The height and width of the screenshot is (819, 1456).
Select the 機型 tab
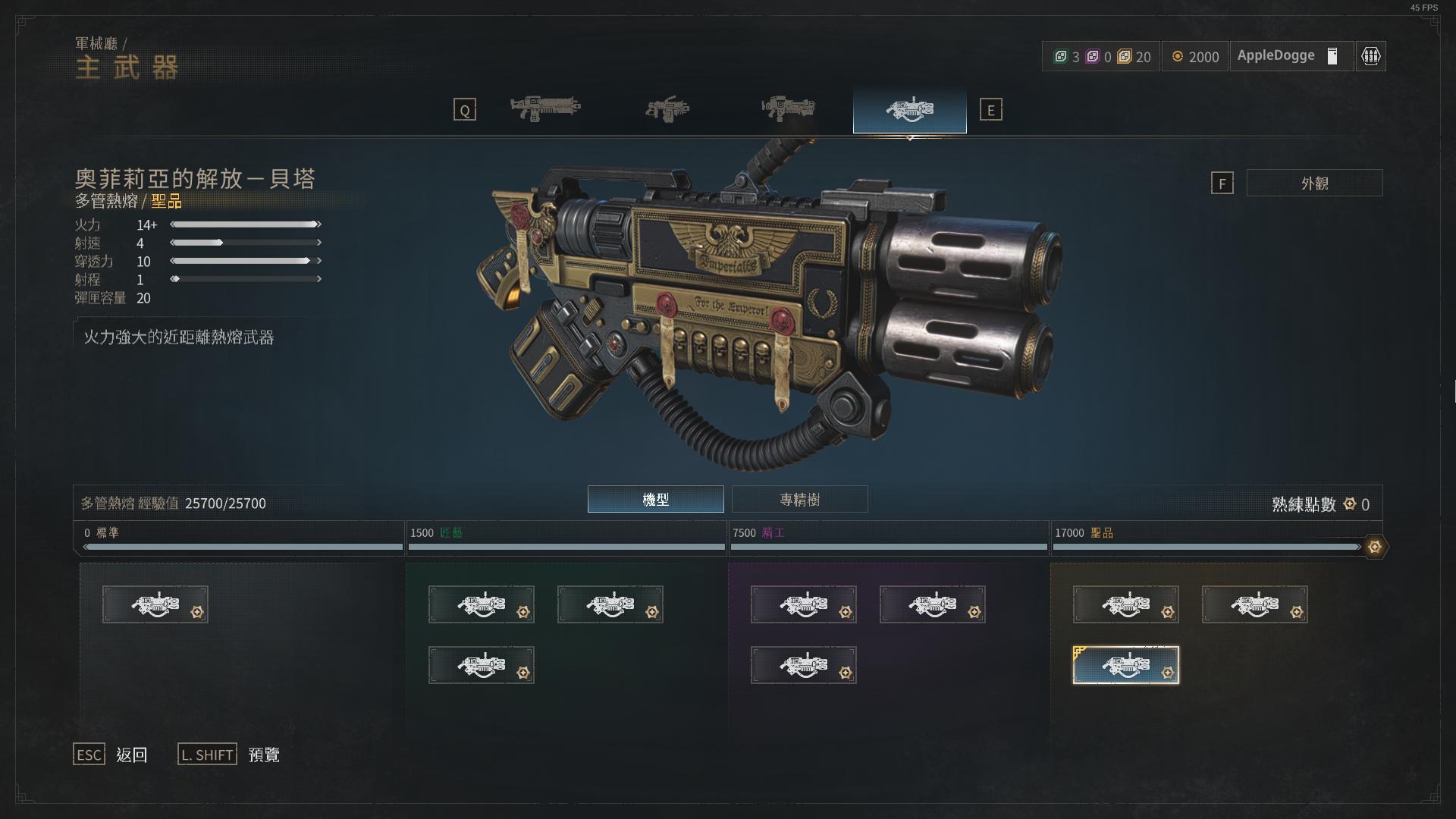[x=655, y=500]
